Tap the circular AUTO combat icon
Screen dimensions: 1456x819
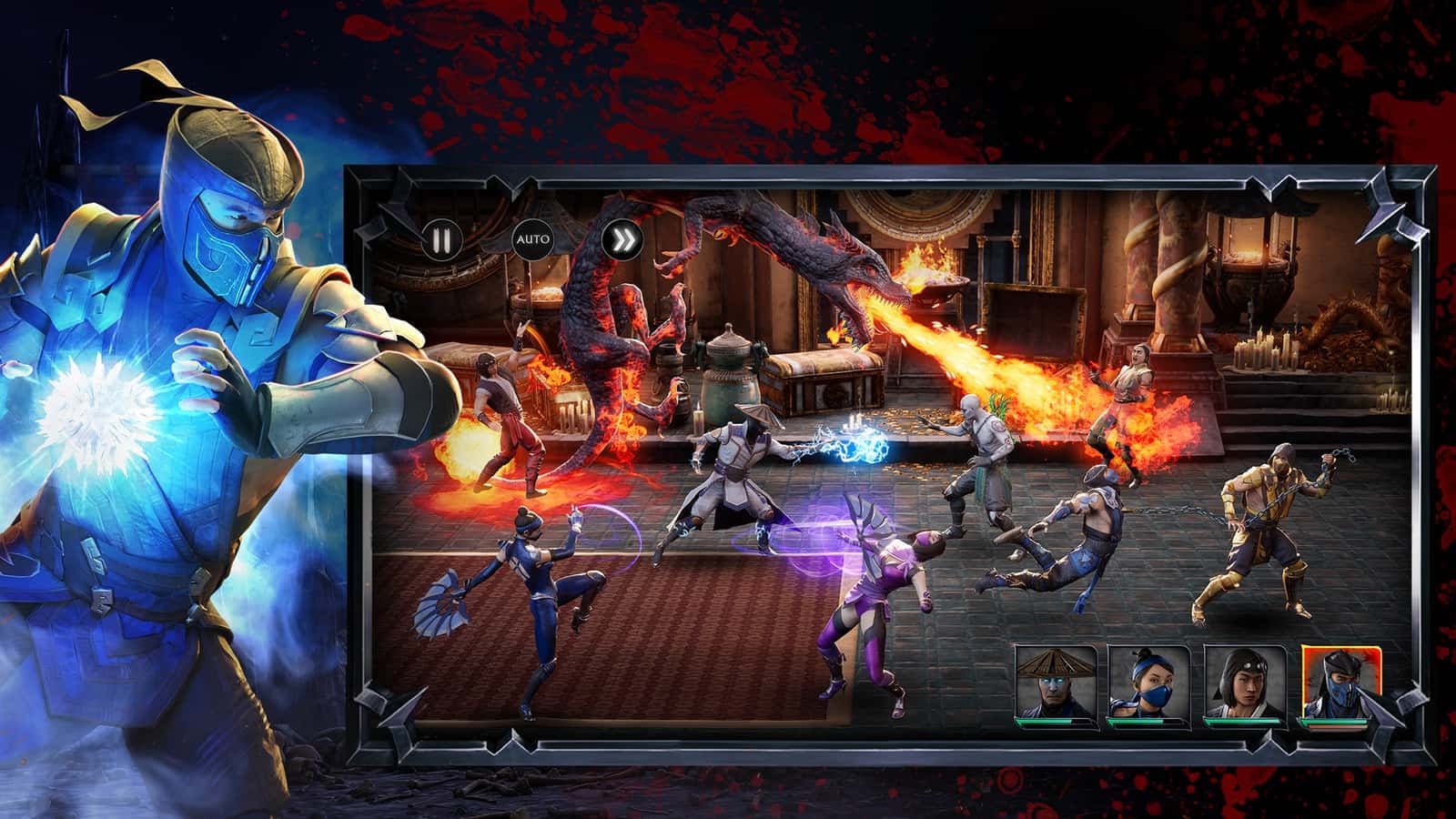tap(533, 239)
